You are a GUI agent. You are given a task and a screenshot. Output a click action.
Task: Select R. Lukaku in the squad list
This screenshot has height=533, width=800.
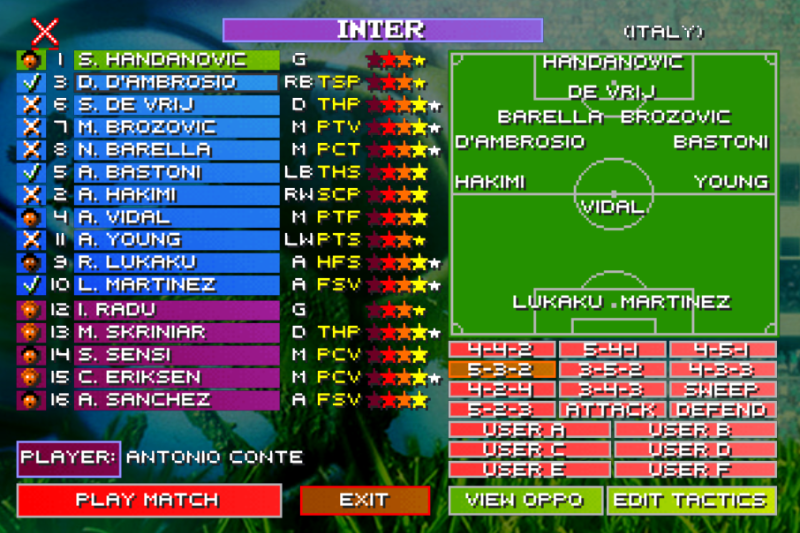[x=160, y=262]
